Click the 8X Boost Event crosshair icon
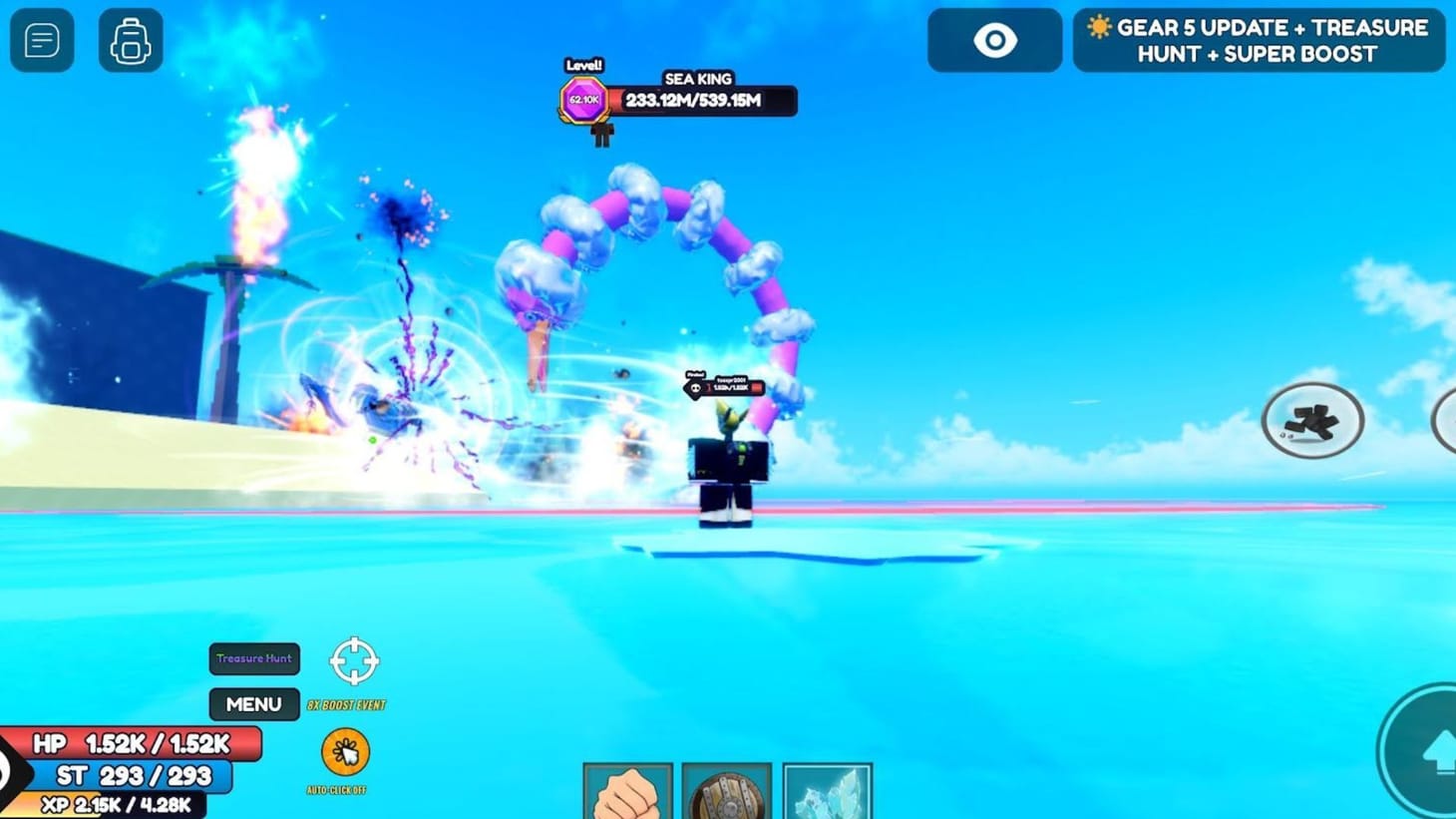 355,658
